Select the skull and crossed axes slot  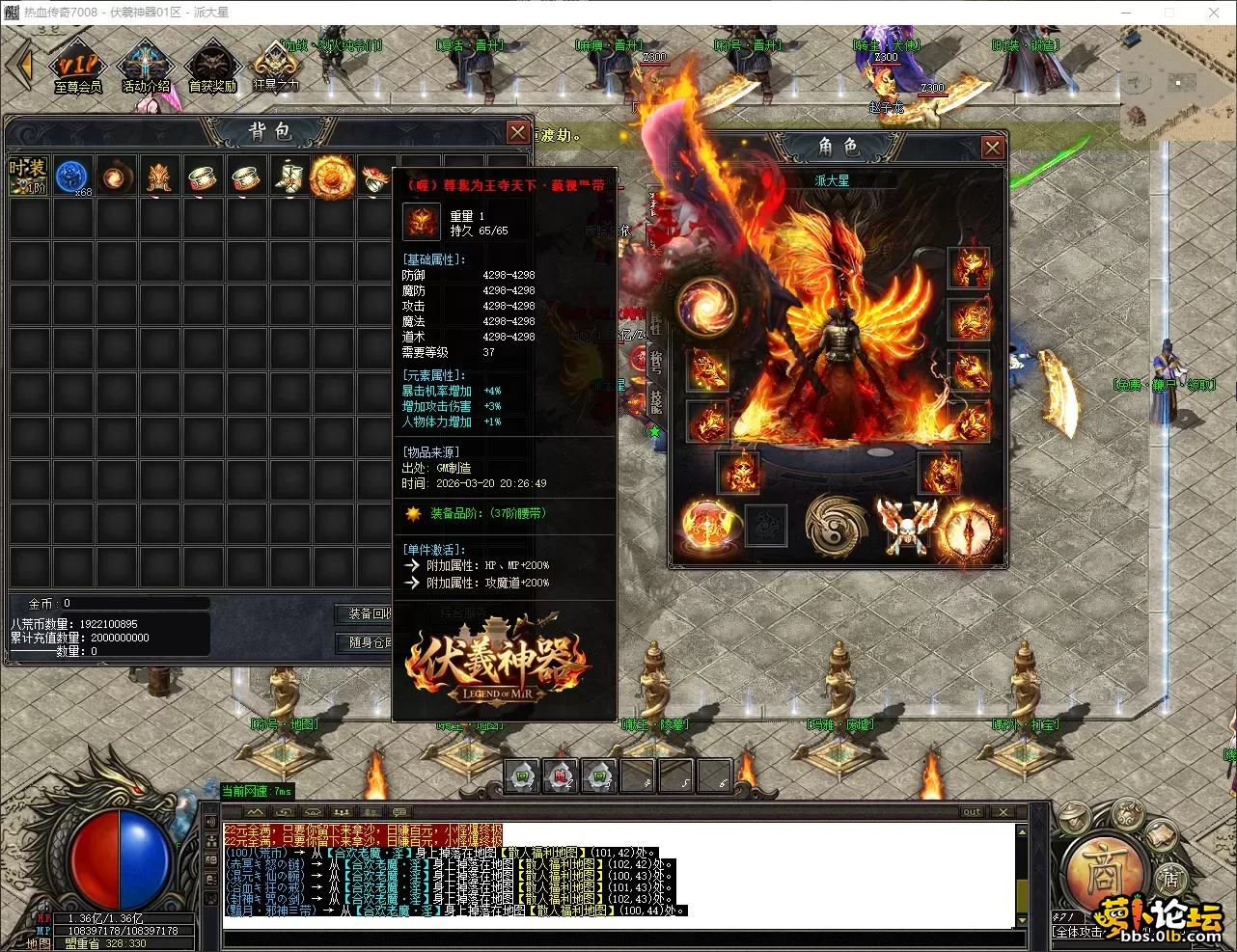point(906,526)
